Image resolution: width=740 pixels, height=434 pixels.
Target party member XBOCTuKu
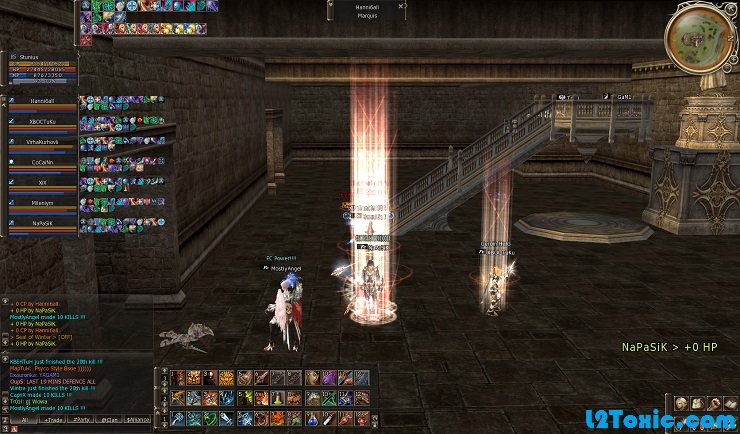42,121
